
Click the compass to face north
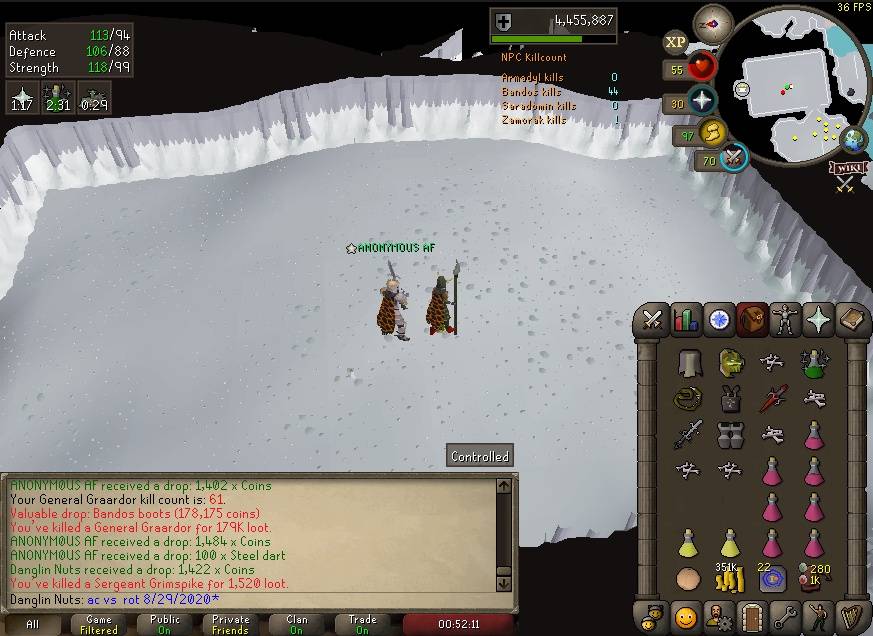(713, 23)
